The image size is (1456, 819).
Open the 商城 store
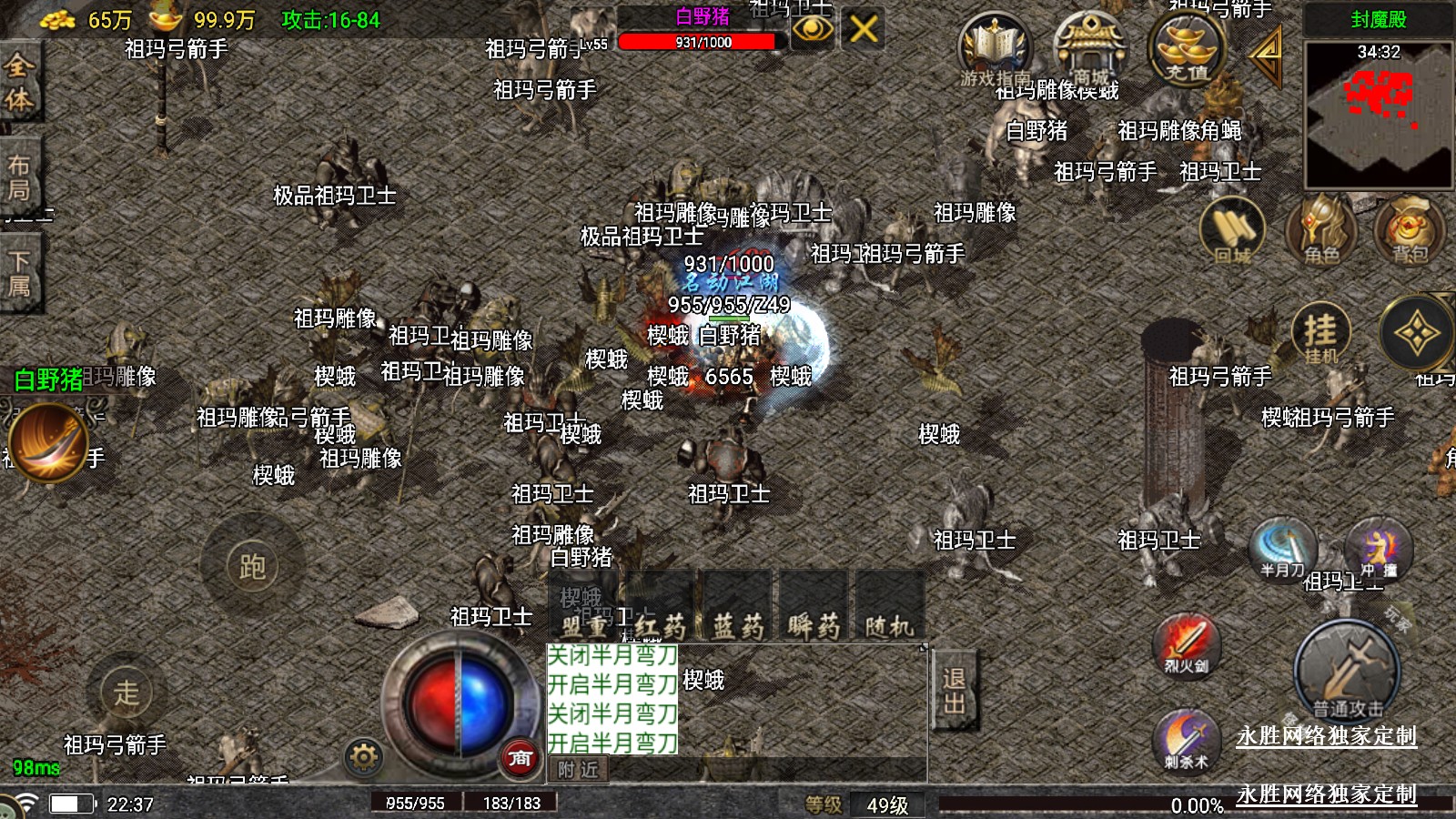(x=1090, y=50)
